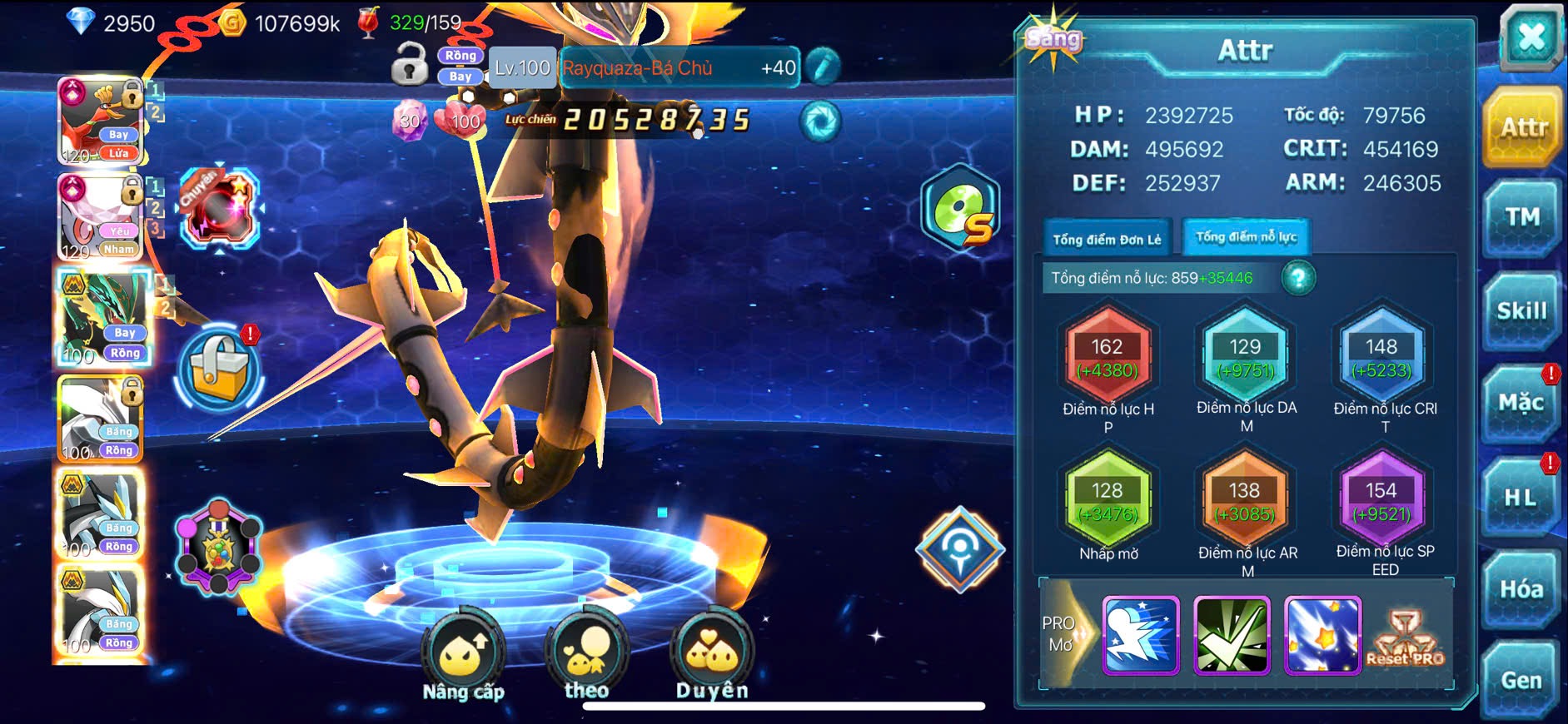Open the Gen side tab
The width and height of the screenshot is (1568, 724).
pos(1521,681)
